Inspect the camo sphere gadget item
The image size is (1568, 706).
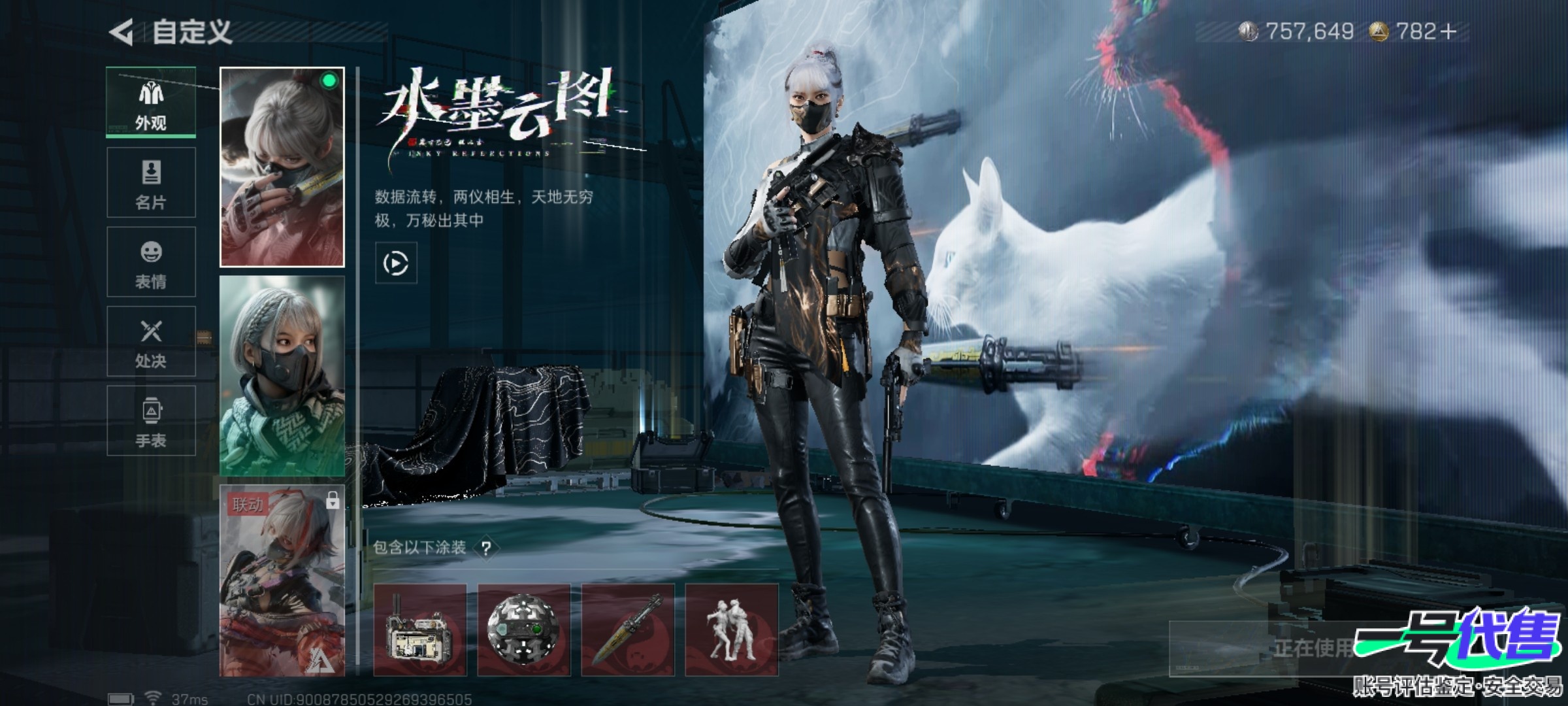(524, 630)
